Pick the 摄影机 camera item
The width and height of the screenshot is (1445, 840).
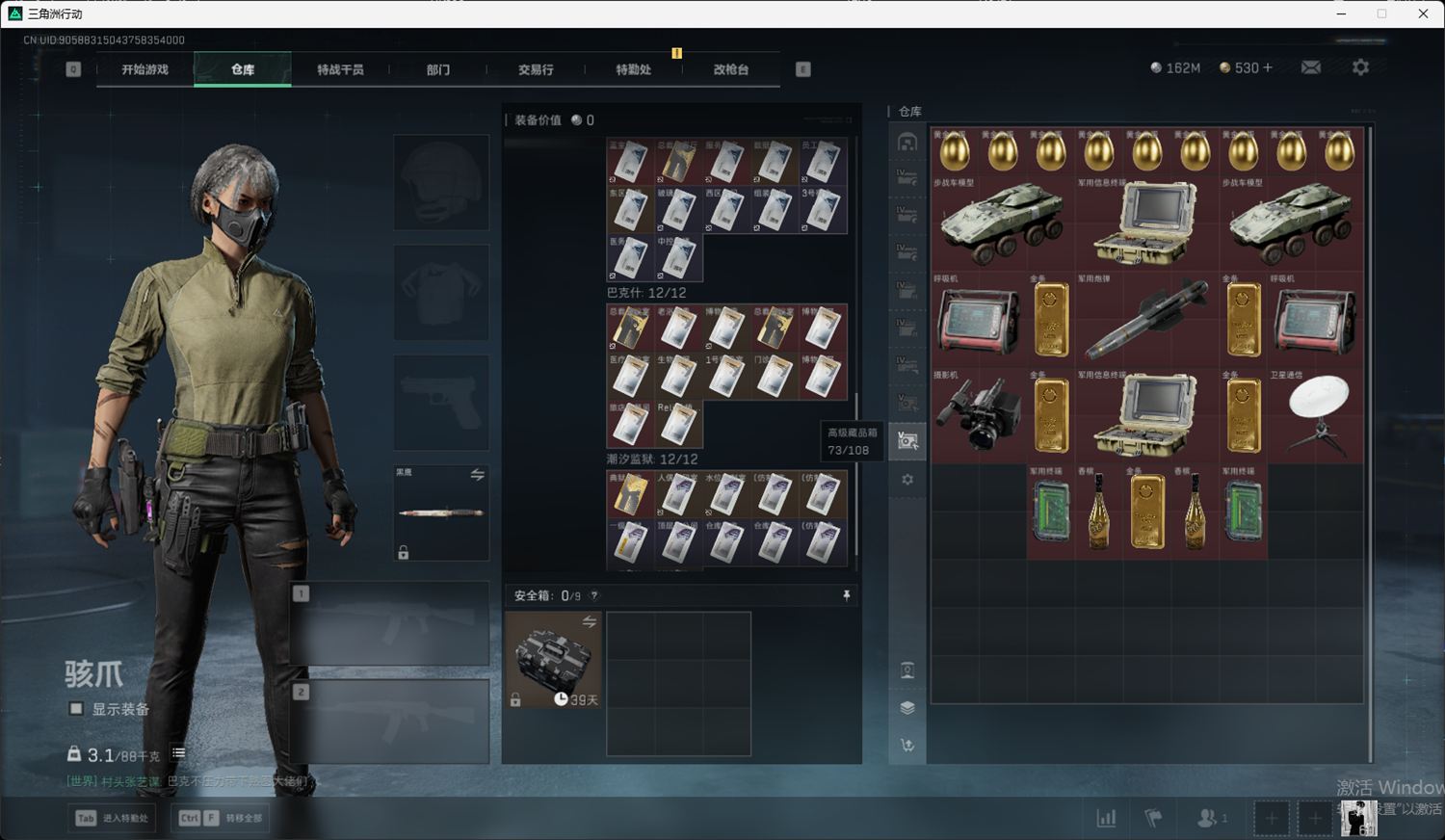pos(978,415)
